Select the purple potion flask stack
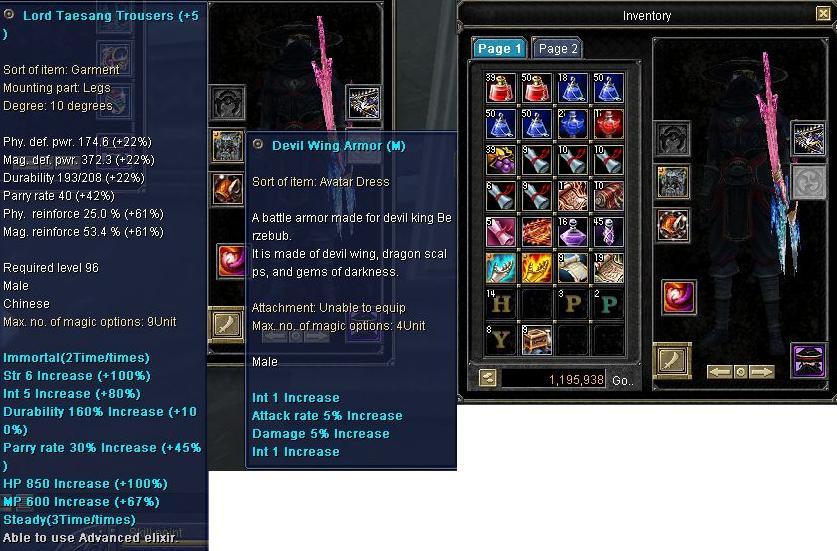837x551 pixels. coord(572,232)
